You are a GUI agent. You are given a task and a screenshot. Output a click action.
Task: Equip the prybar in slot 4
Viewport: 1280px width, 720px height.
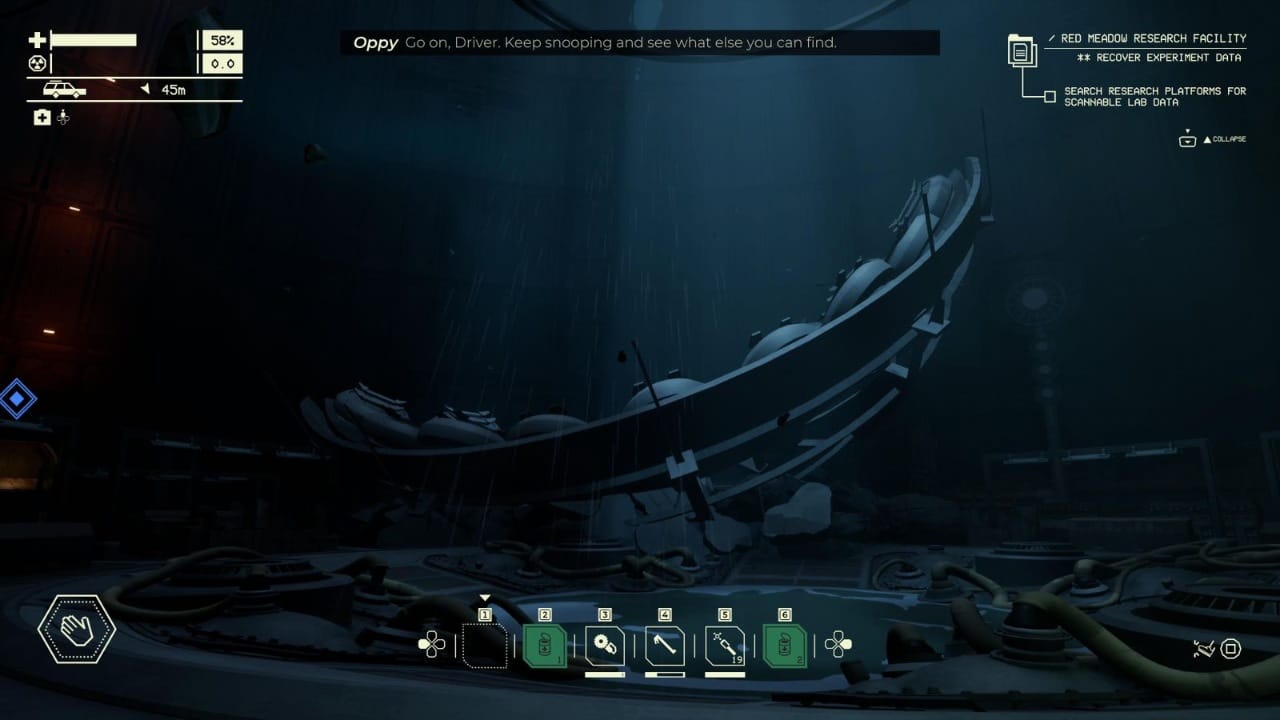point(665,646)
